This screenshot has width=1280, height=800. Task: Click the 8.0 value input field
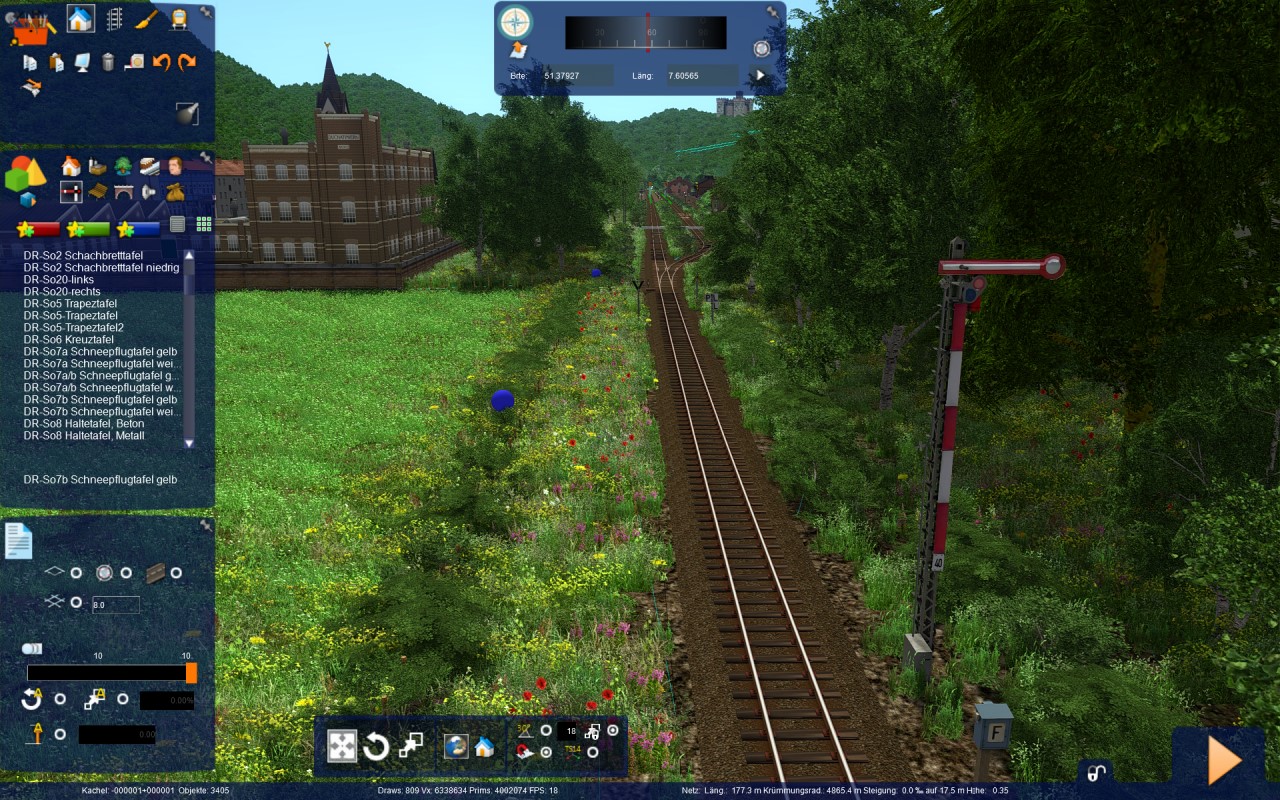[x=115, y=604]
